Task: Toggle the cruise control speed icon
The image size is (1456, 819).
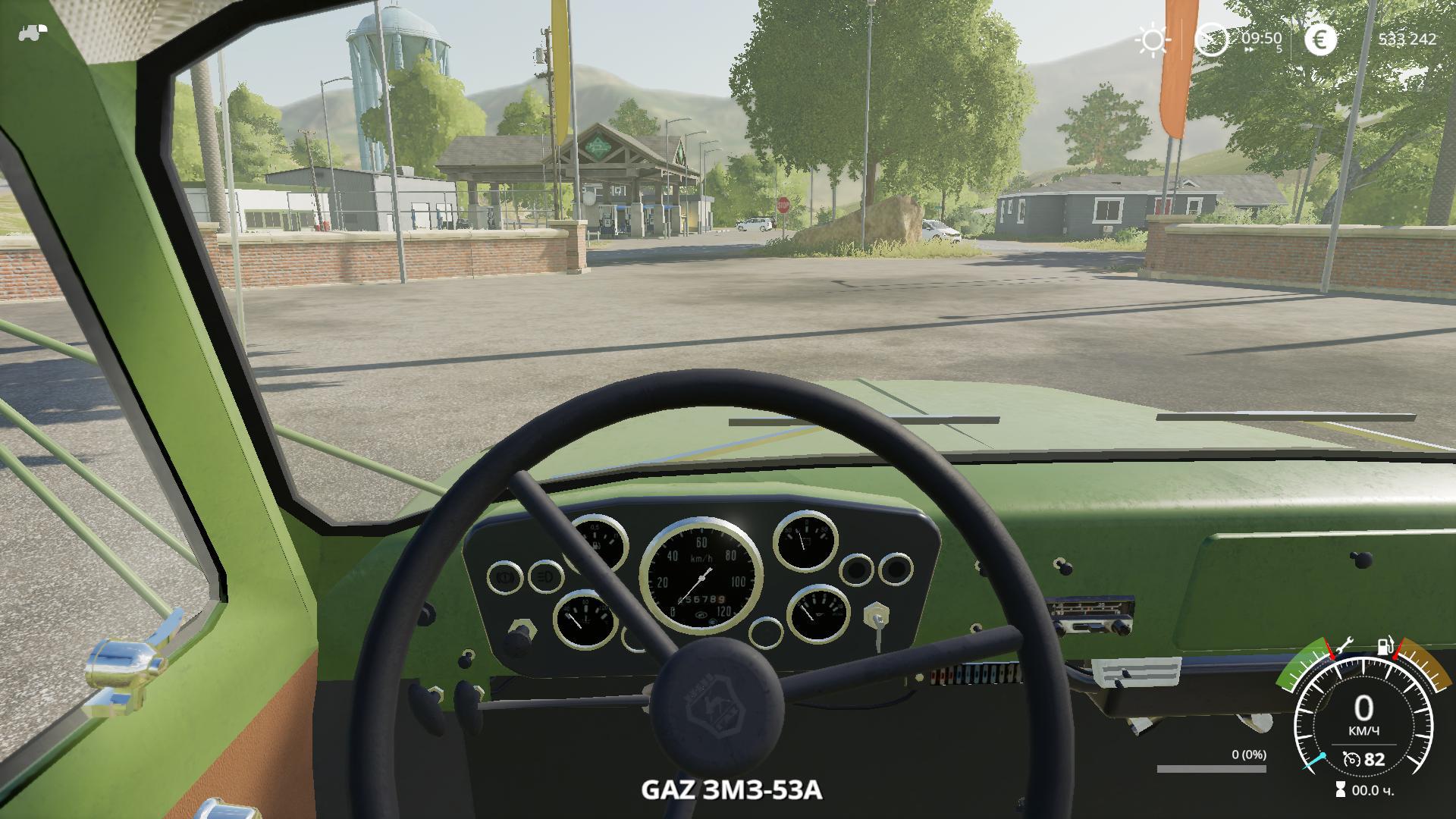Action: [1351, 759]
